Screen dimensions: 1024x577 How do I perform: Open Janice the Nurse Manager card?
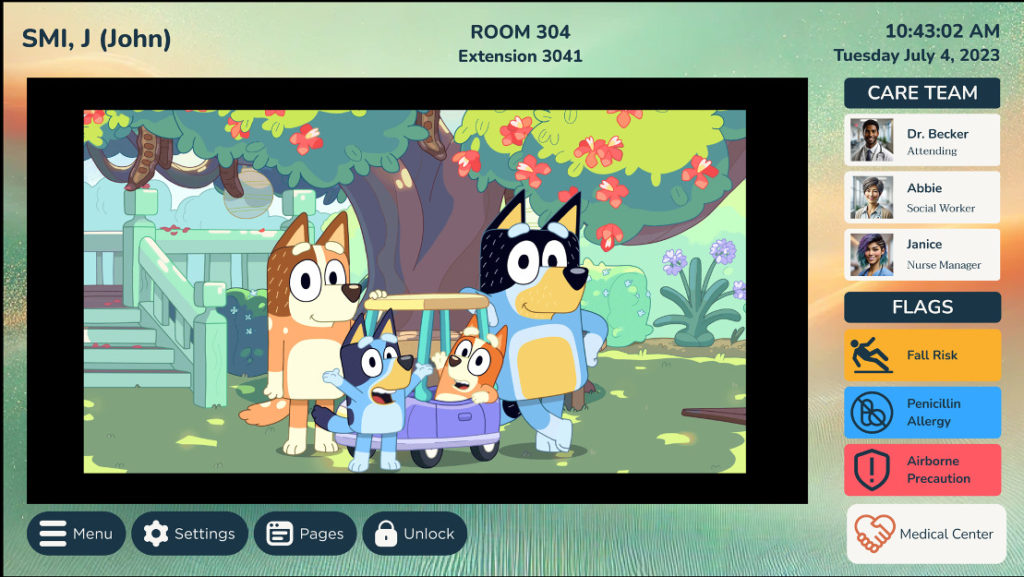(x=921, y=255)
